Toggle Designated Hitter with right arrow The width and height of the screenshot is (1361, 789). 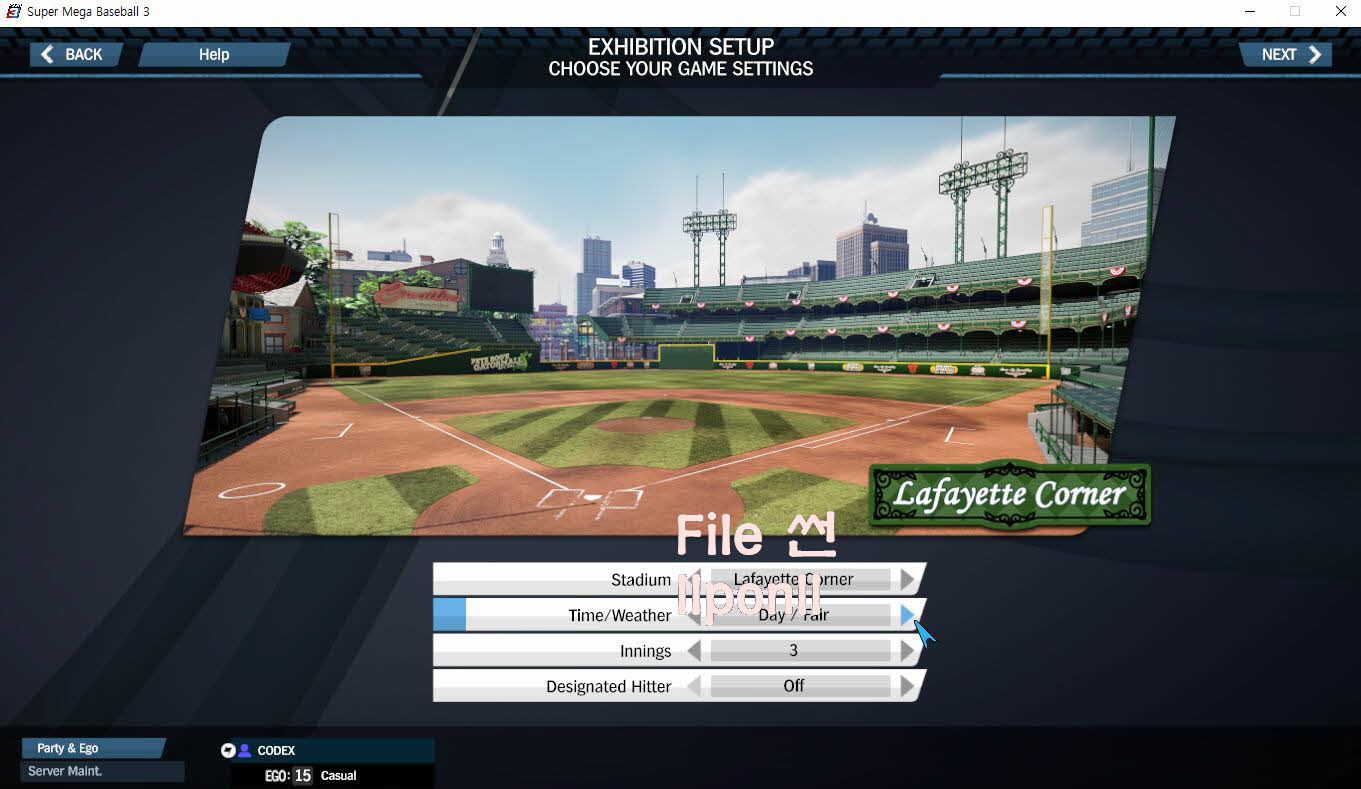click(x=906, y=686)
